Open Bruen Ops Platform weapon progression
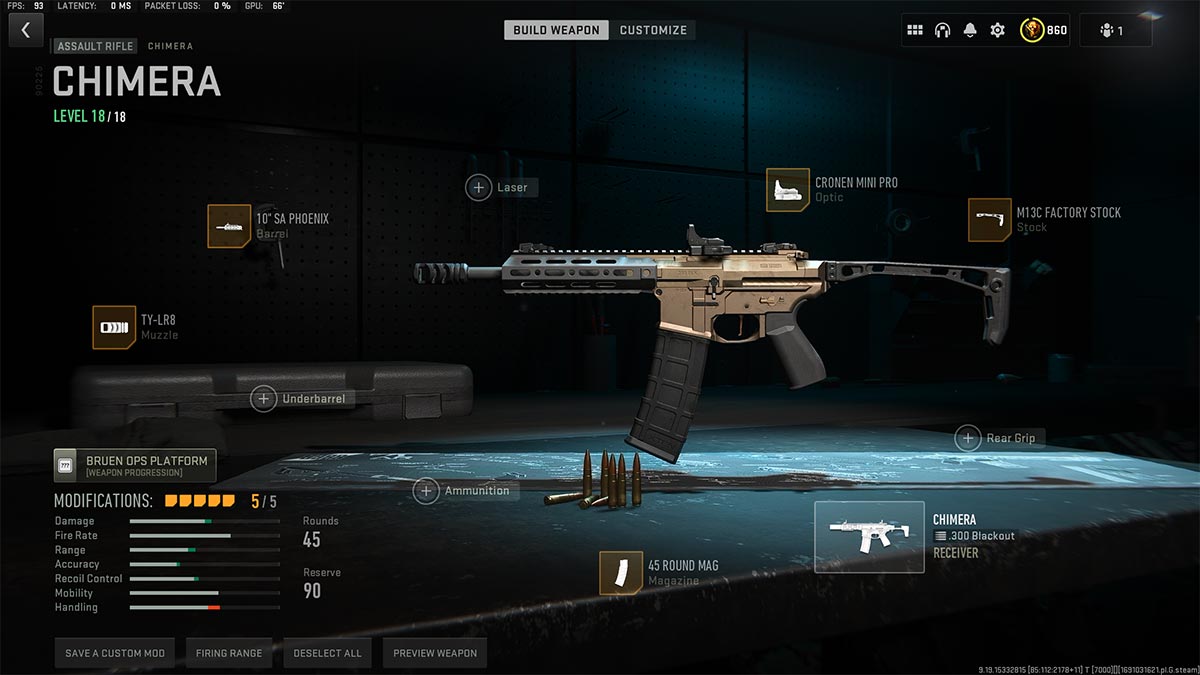This screenshot has width=1200, height=675. (x=135, y=465)
